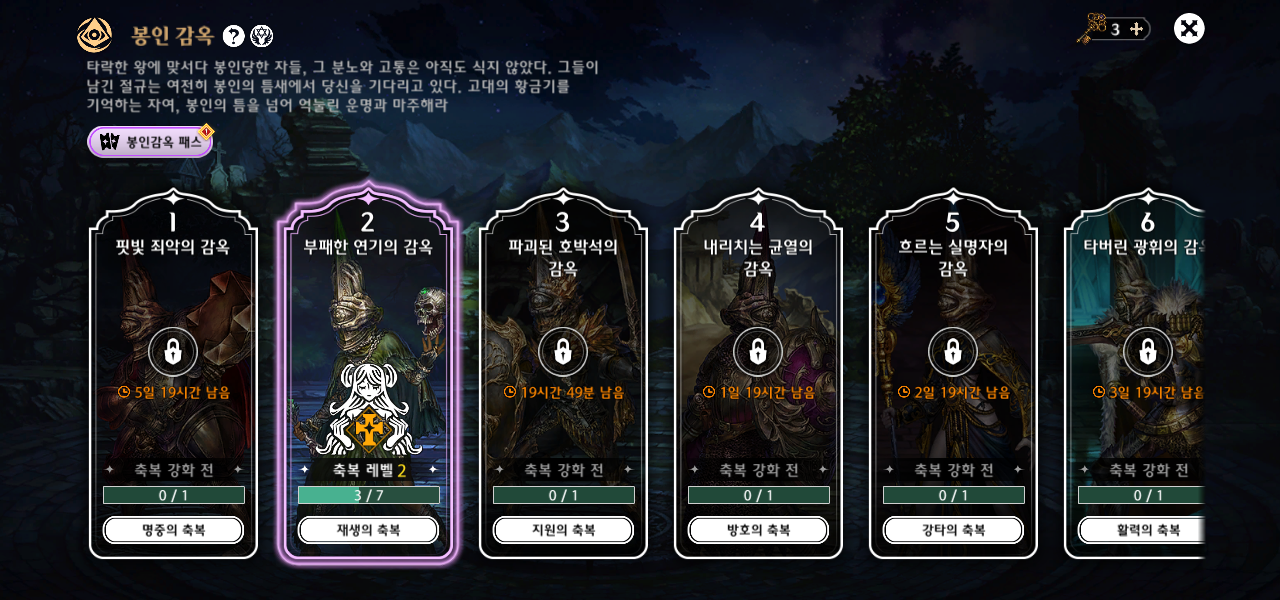Open the 봉인감옥 패스 button

(151, 142)
